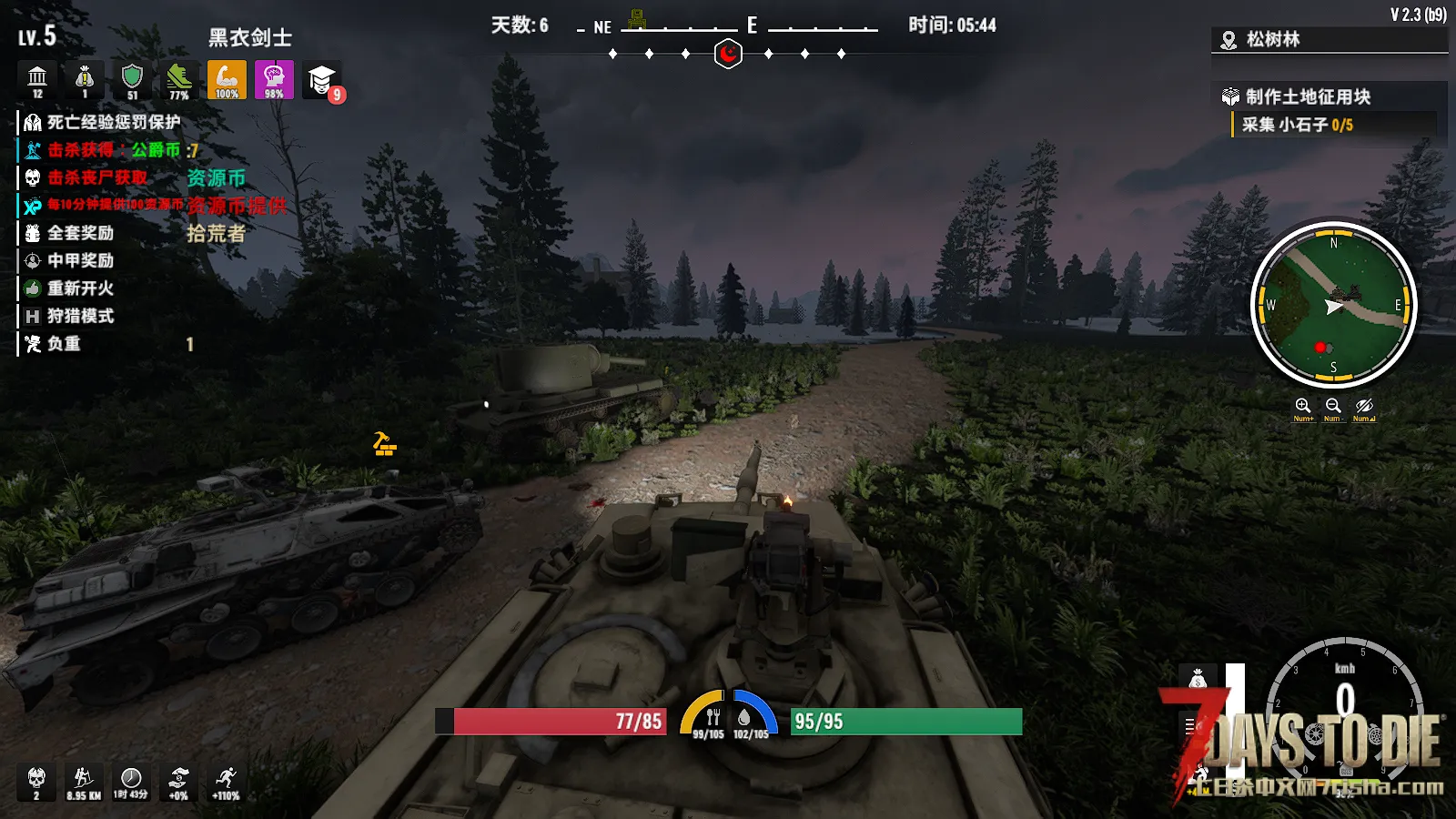The width and height of the screenshot is (1456, 819).
Task: Open the graduation cap skill points icon
Action: tap(321, 80)
